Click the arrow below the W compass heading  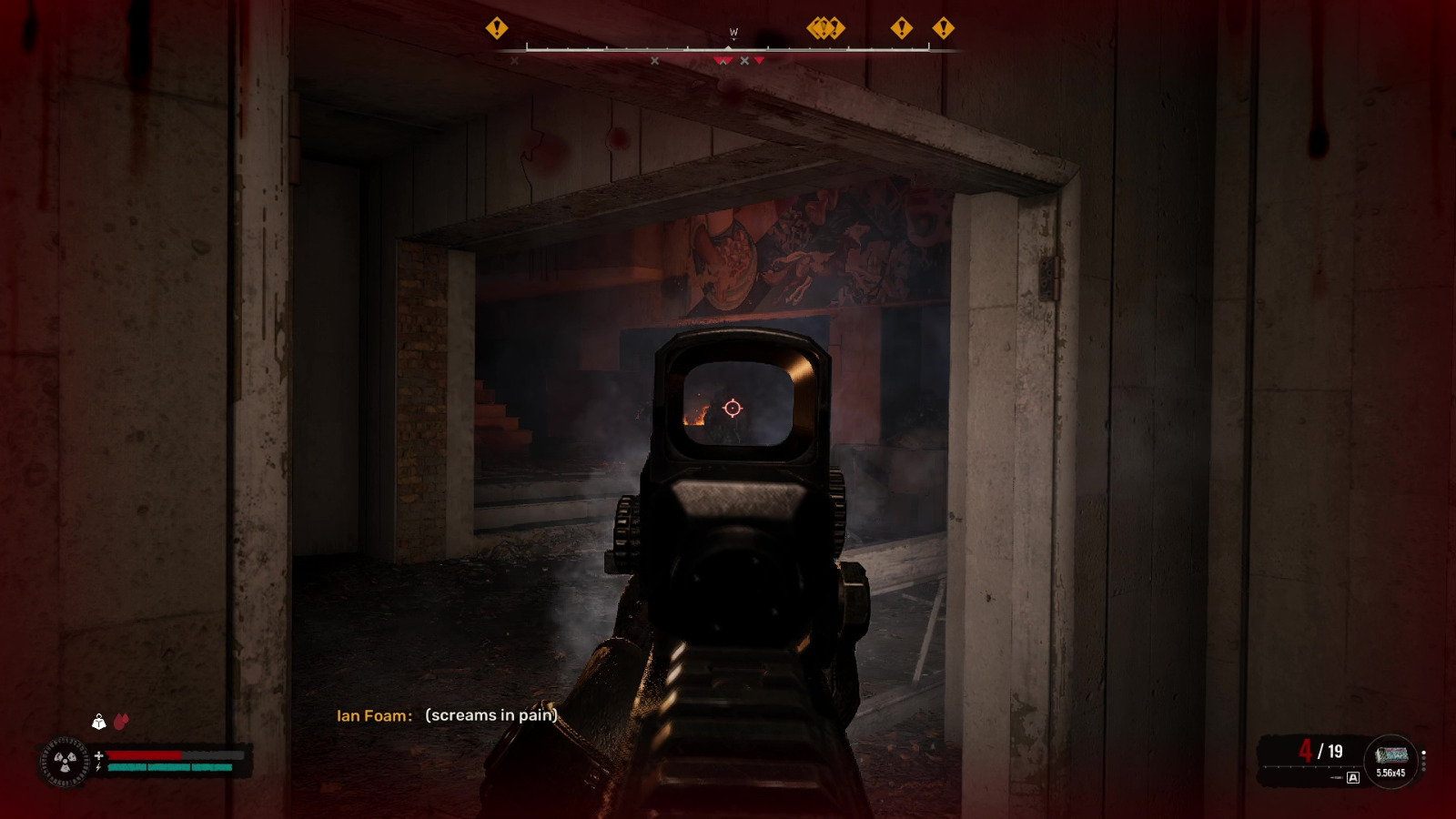(733, 39)
